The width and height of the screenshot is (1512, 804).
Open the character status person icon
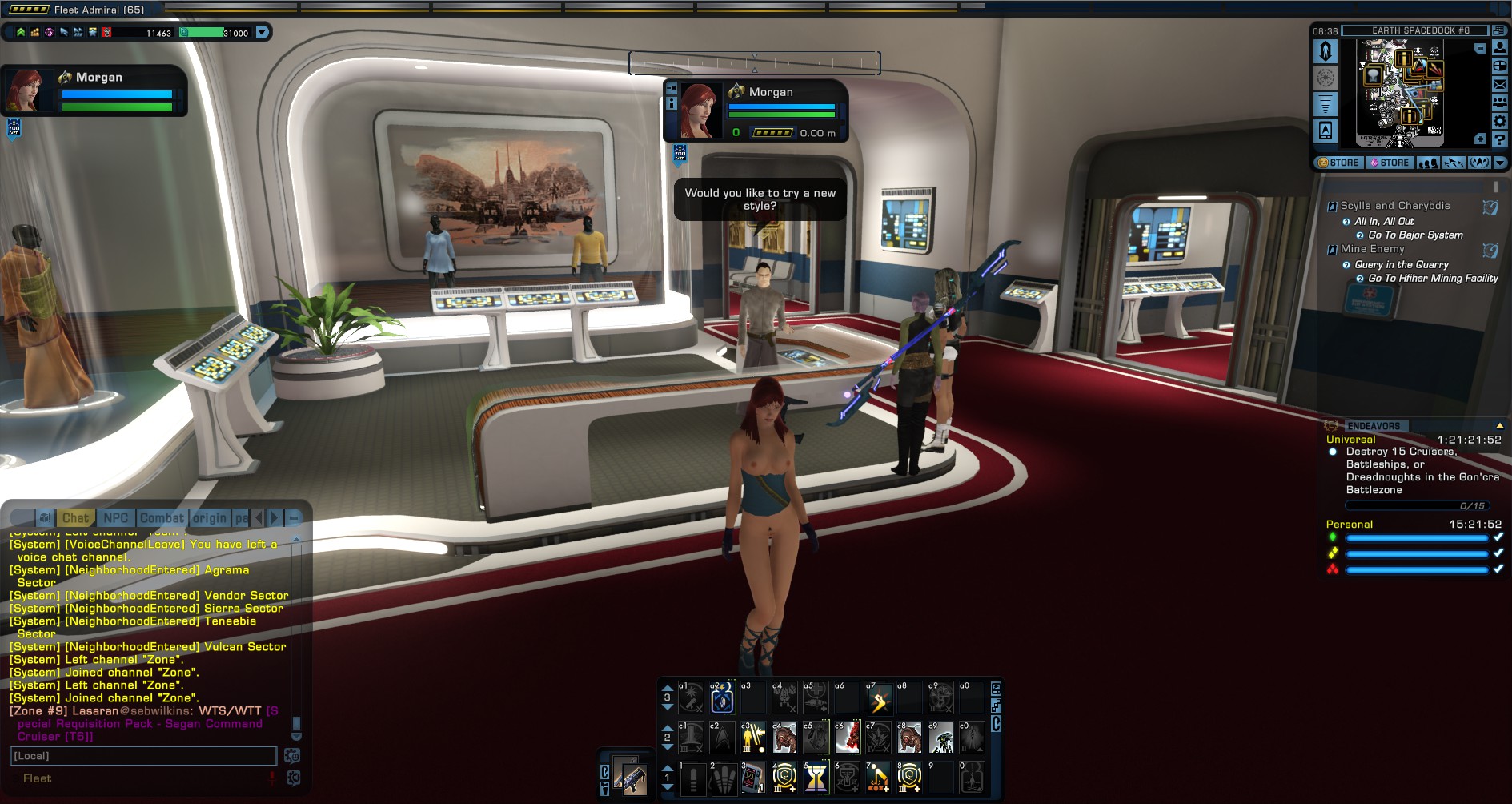click(1500, 48)
